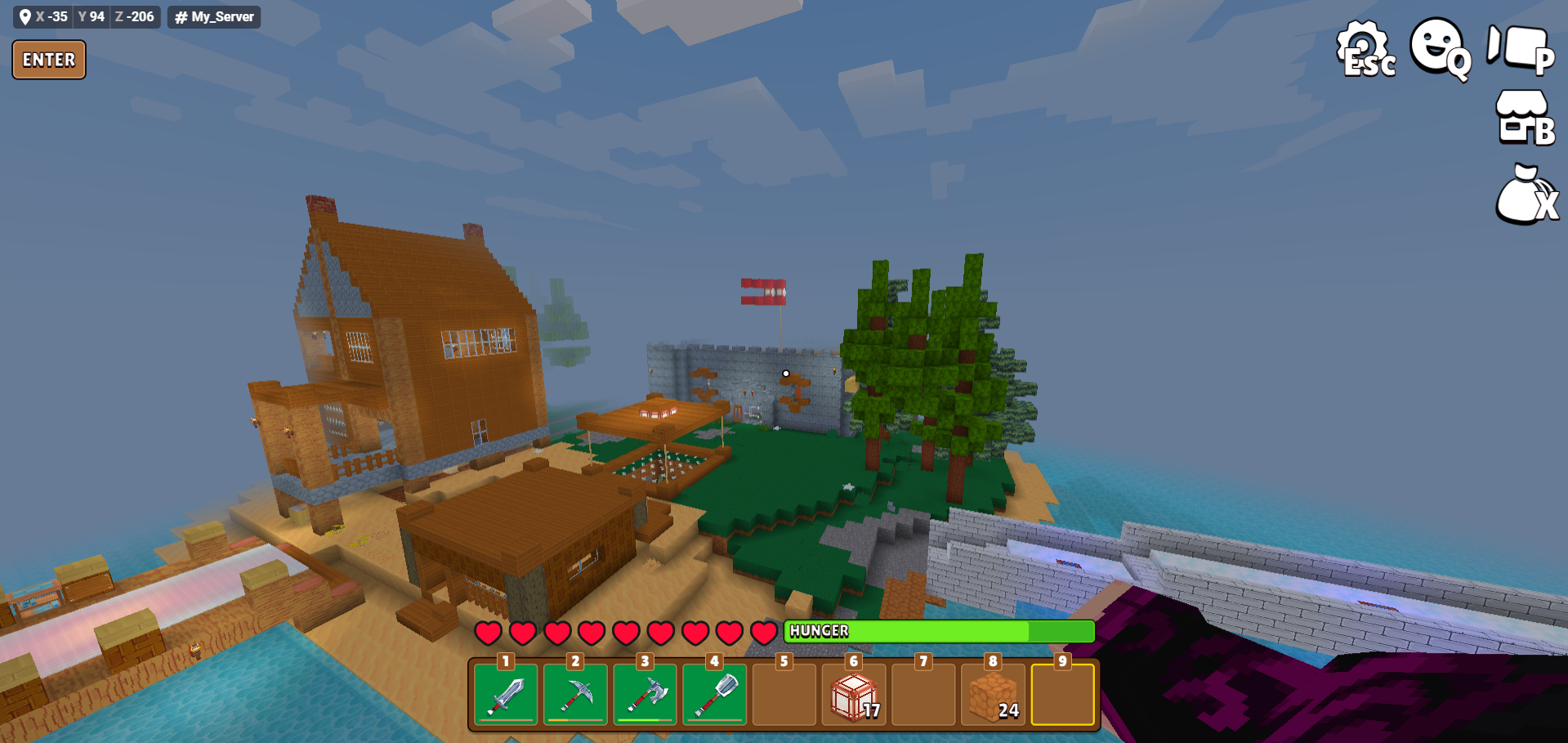Screen dimensions: 1568x743
Task: Open the shop stall icon
Action: 1523,119
